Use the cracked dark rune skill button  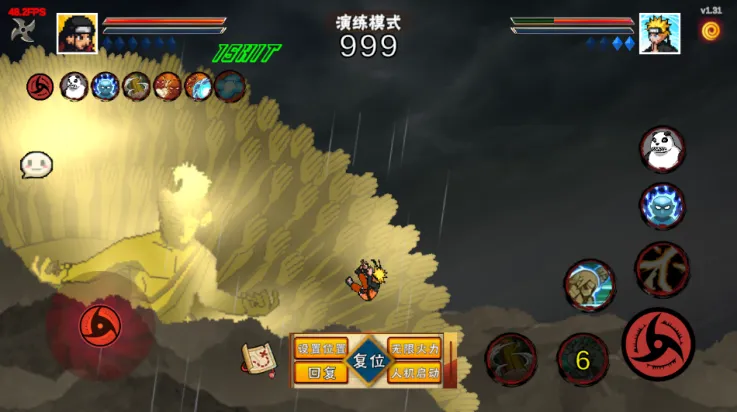pyautogui.click(x=662, y=268)
